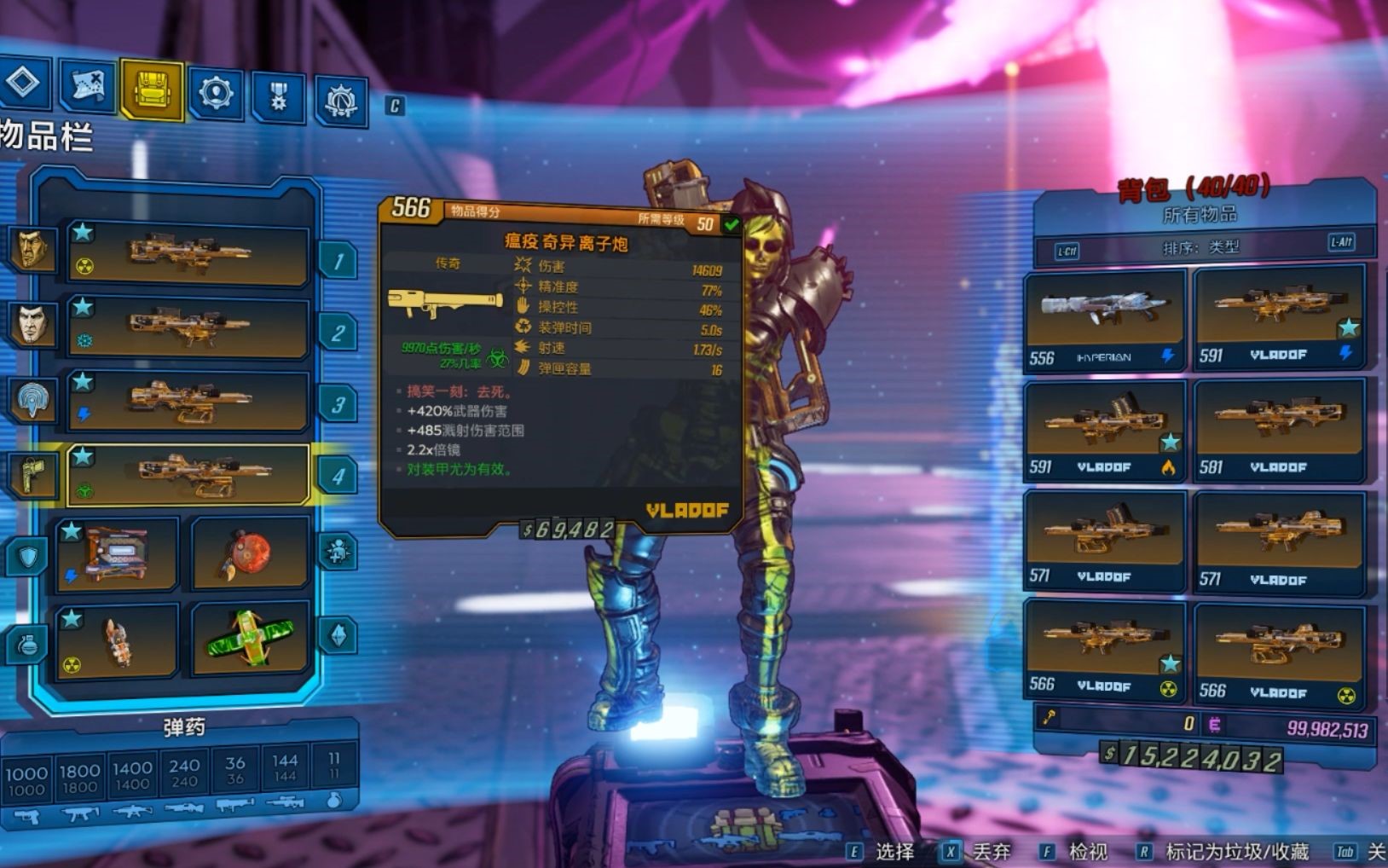Viewport: 1388px width, 868px height.
Task: Select the red planet artifact slot
Action: tap(249, 554)
